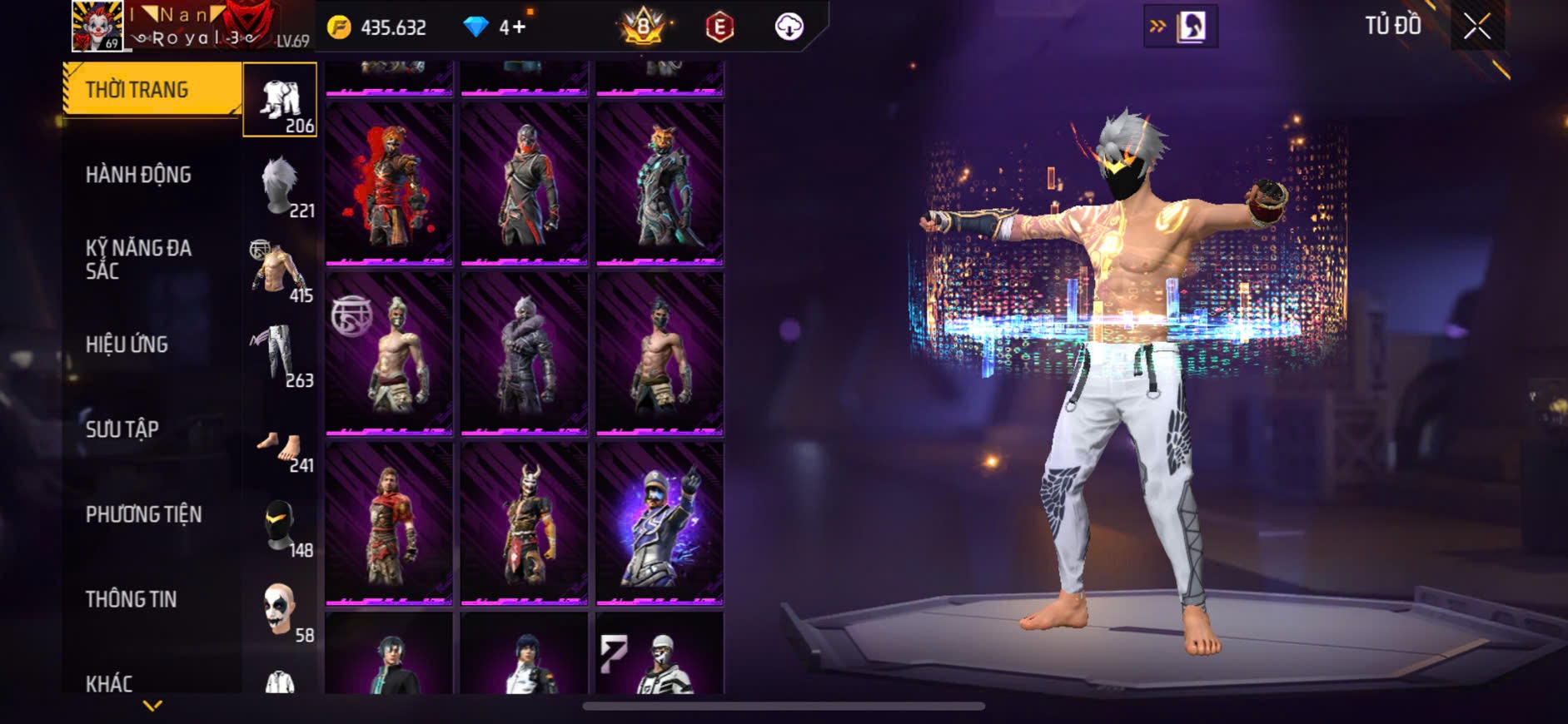Select the bare feet shoes category icon
The width and height of the screenshot is (1568, 724).
pos(280,449)
